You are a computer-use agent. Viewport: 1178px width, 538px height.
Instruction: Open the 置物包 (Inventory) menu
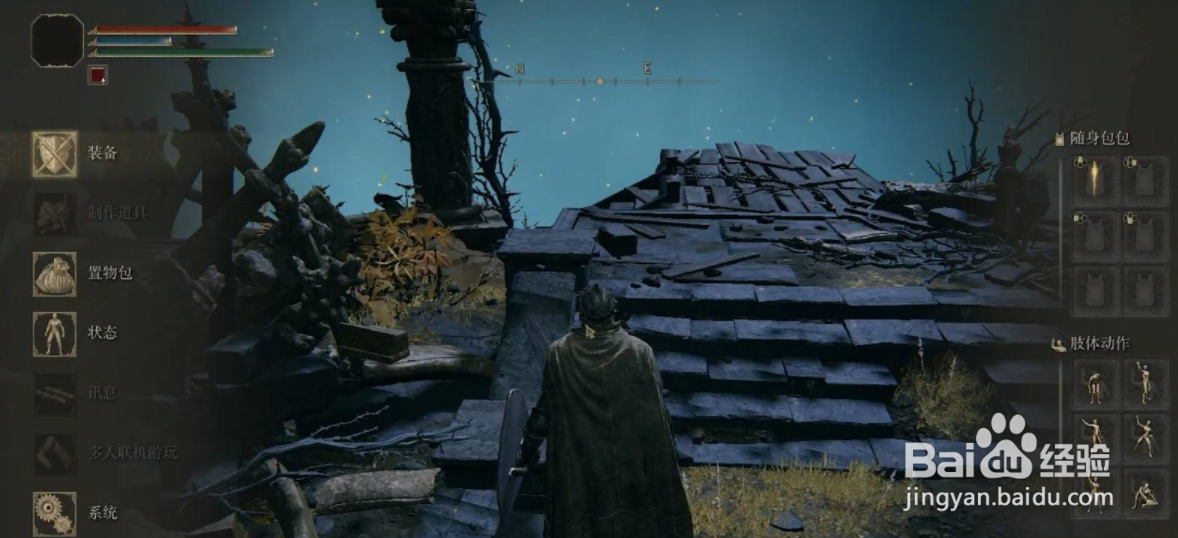tap(56, 273)
